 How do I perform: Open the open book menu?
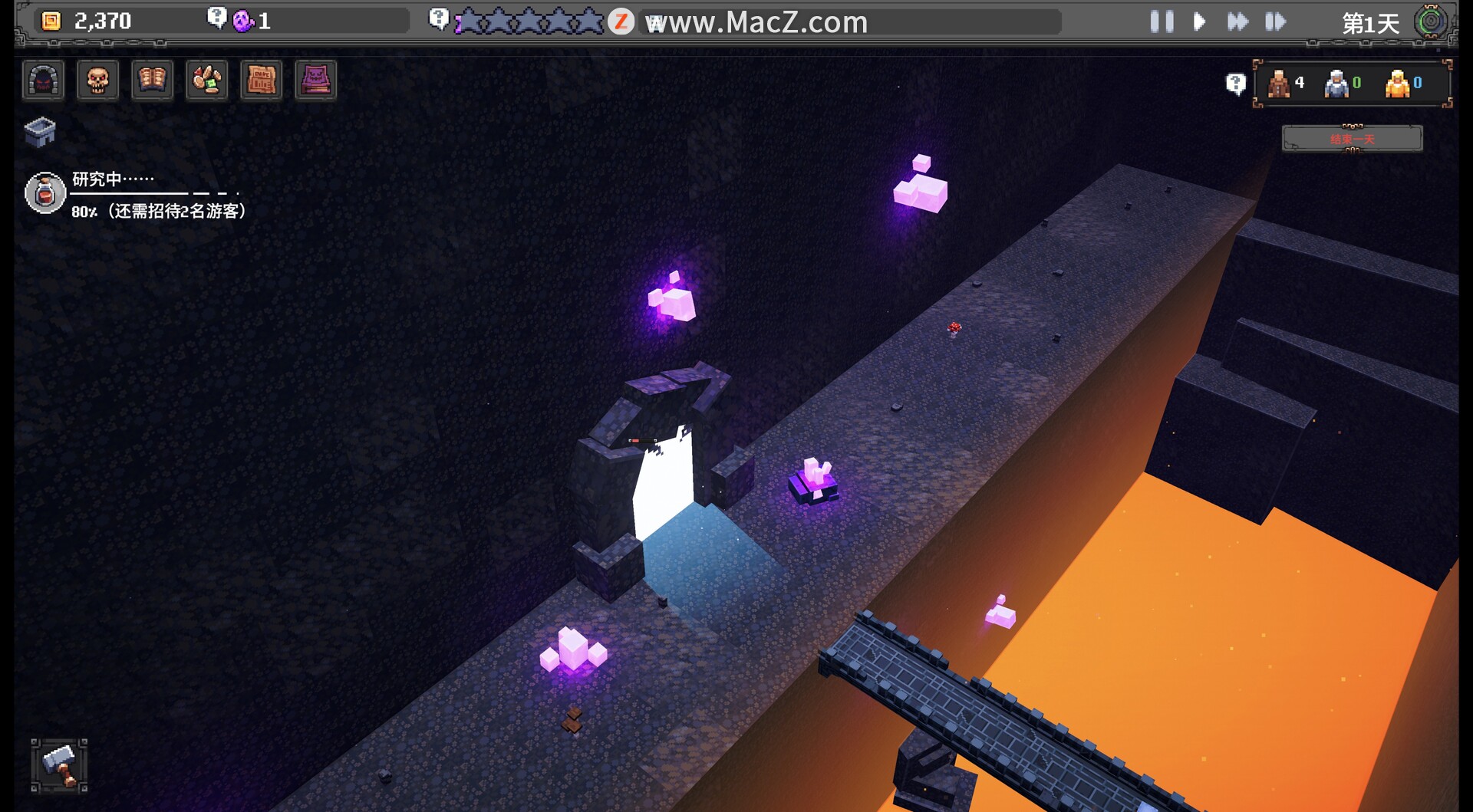click(x=152, y=81)
